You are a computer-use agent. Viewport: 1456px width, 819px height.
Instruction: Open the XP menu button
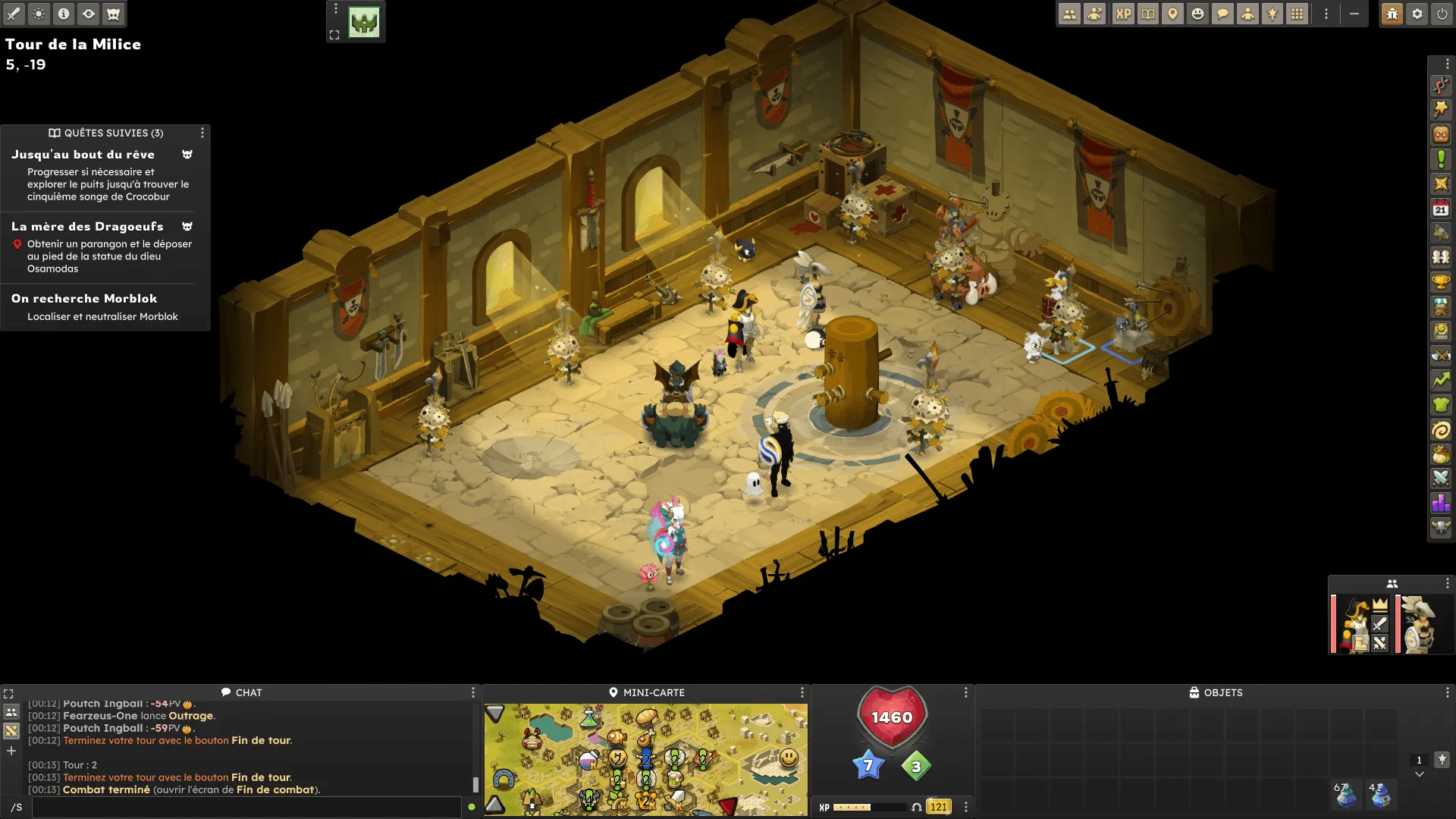point(1123,14)
